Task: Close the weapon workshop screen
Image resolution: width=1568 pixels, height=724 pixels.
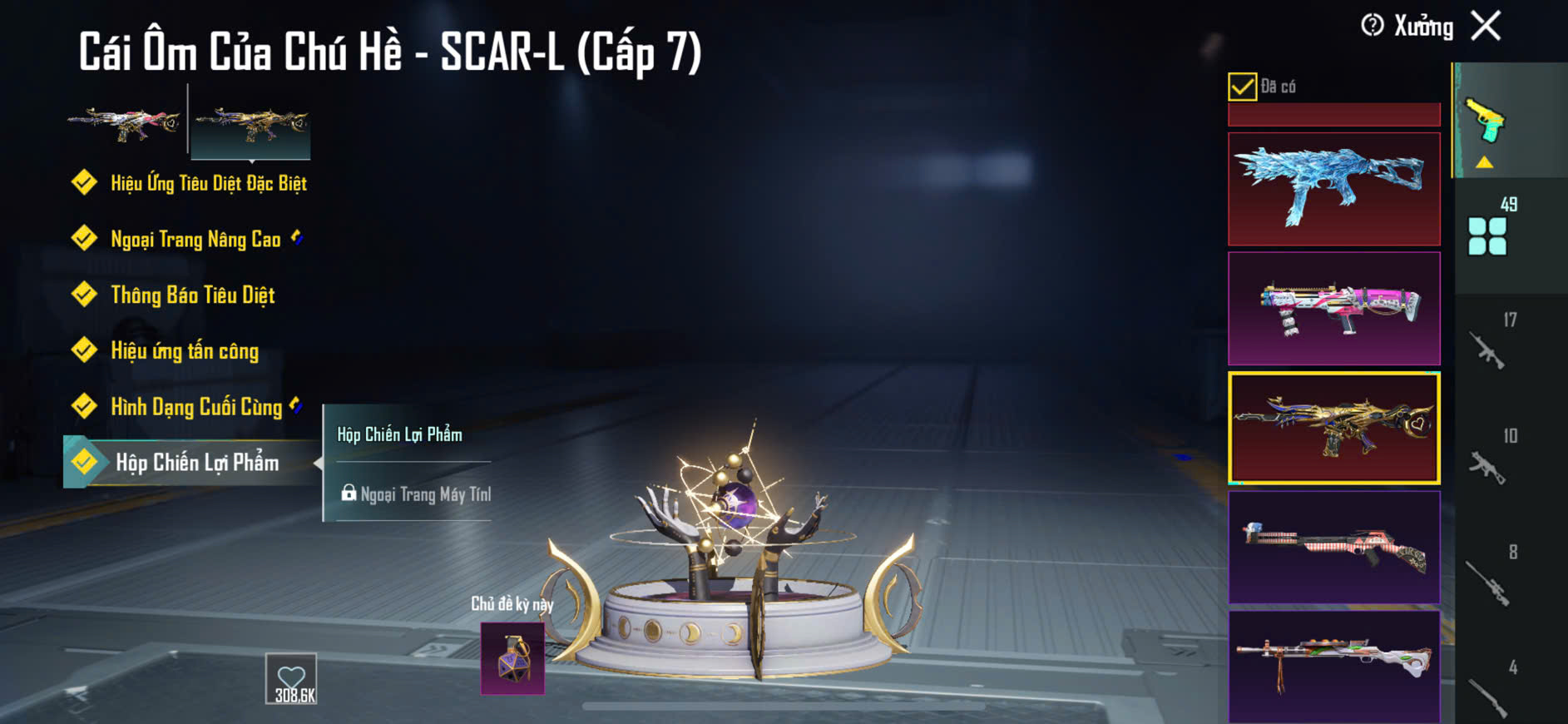Action: click(x=1486, y=26)
